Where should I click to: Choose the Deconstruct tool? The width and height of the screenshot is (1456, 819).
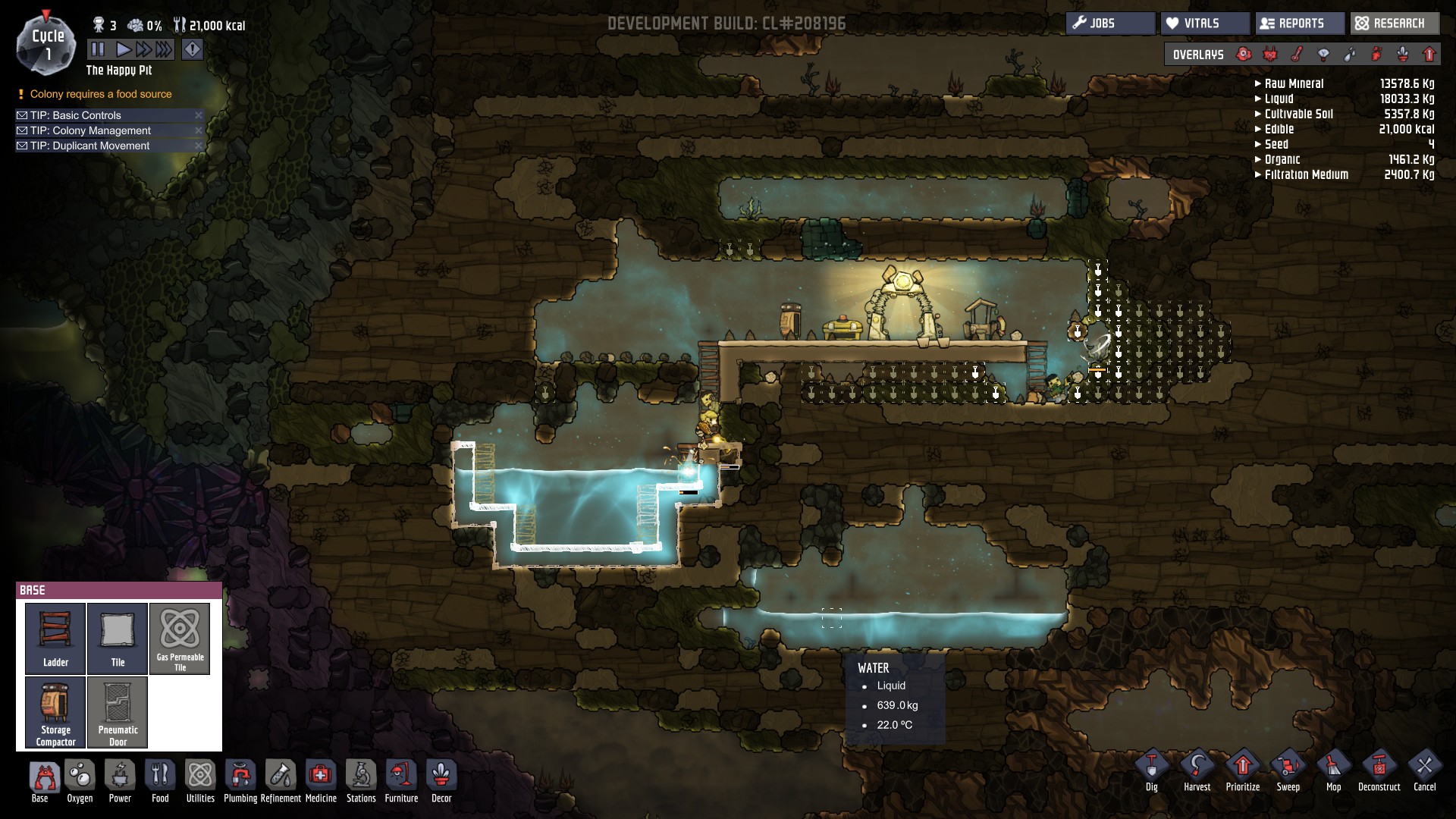(1379, 770)
